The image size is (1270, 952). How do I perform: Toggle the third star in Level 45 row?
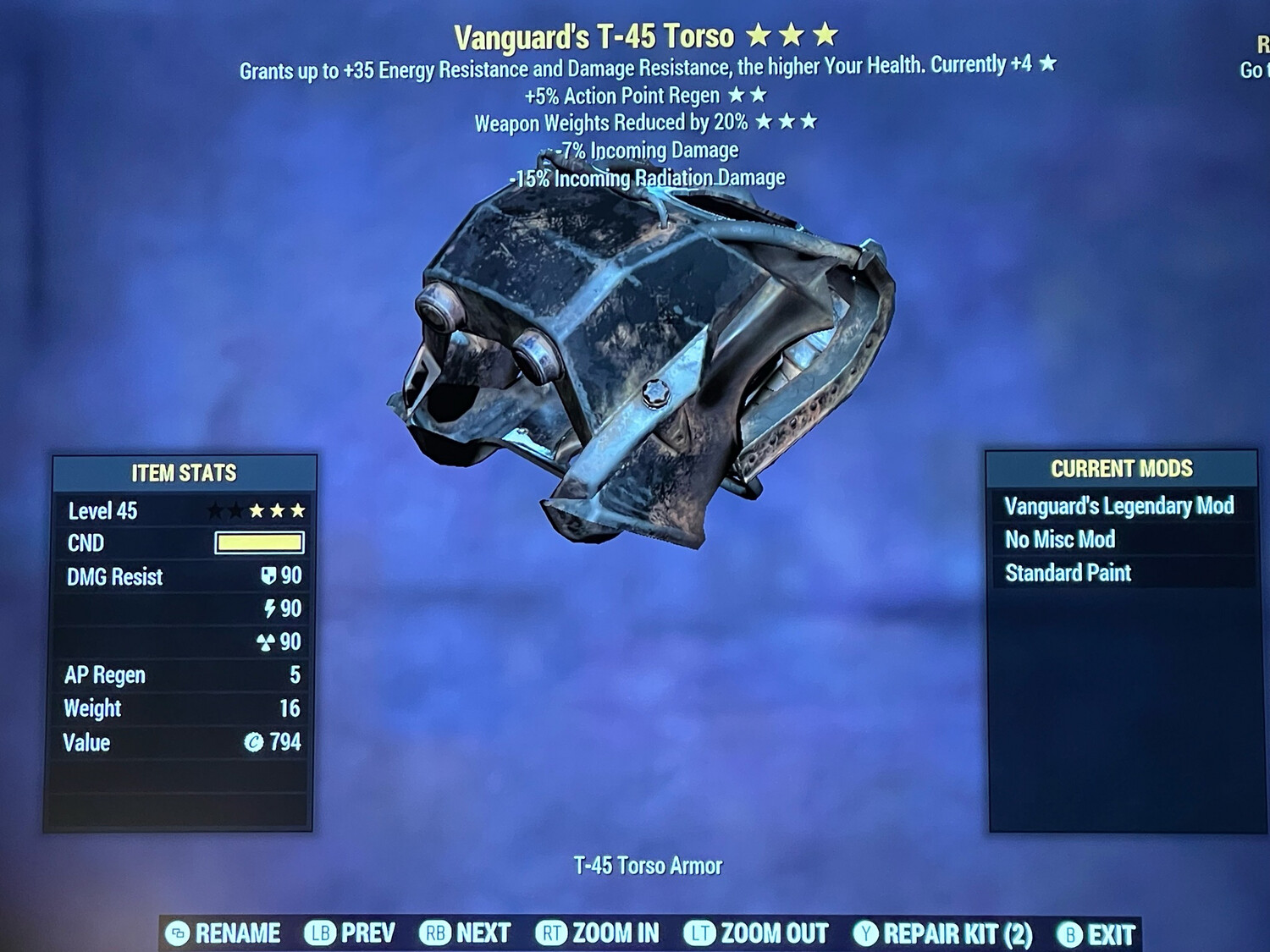pos(257,510)
